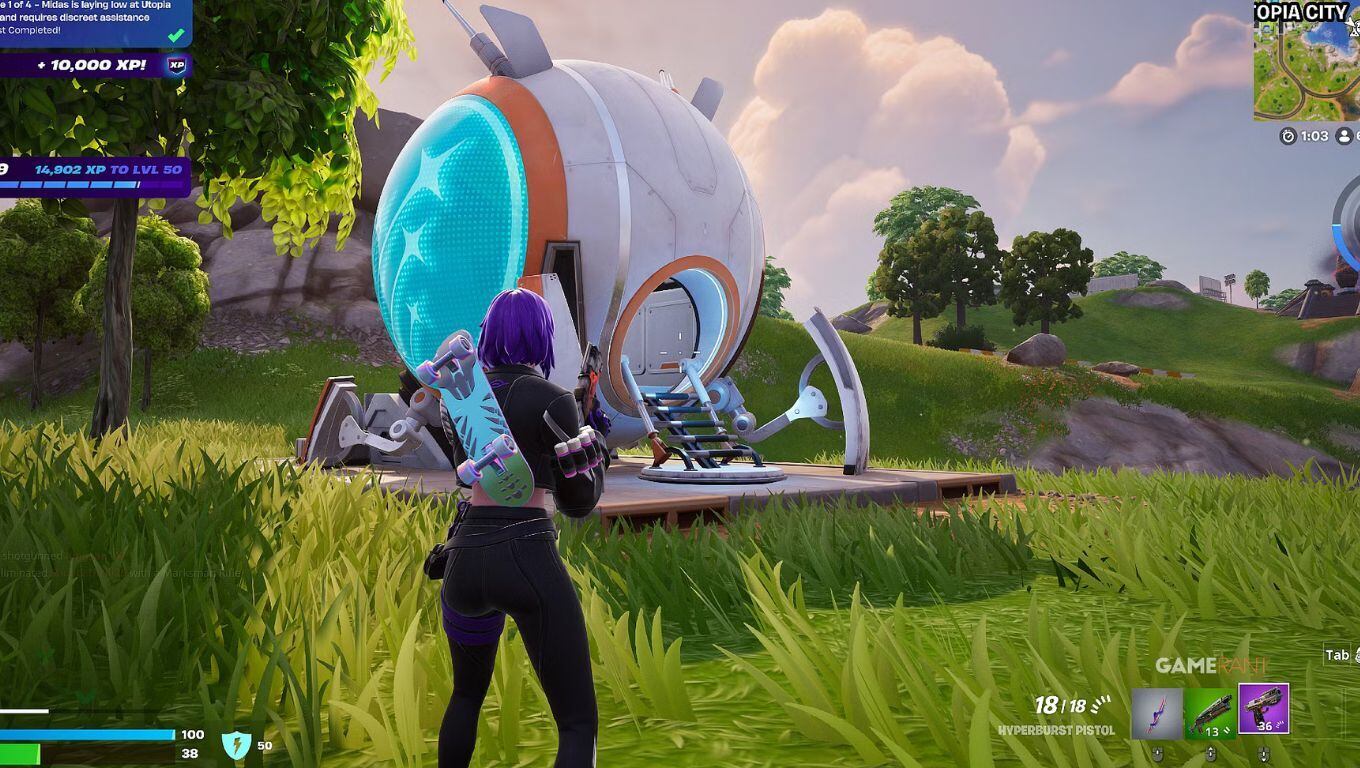Select the green shotgun hotbar slot
Viewport: 1360px width, 768px height.
1209,713
